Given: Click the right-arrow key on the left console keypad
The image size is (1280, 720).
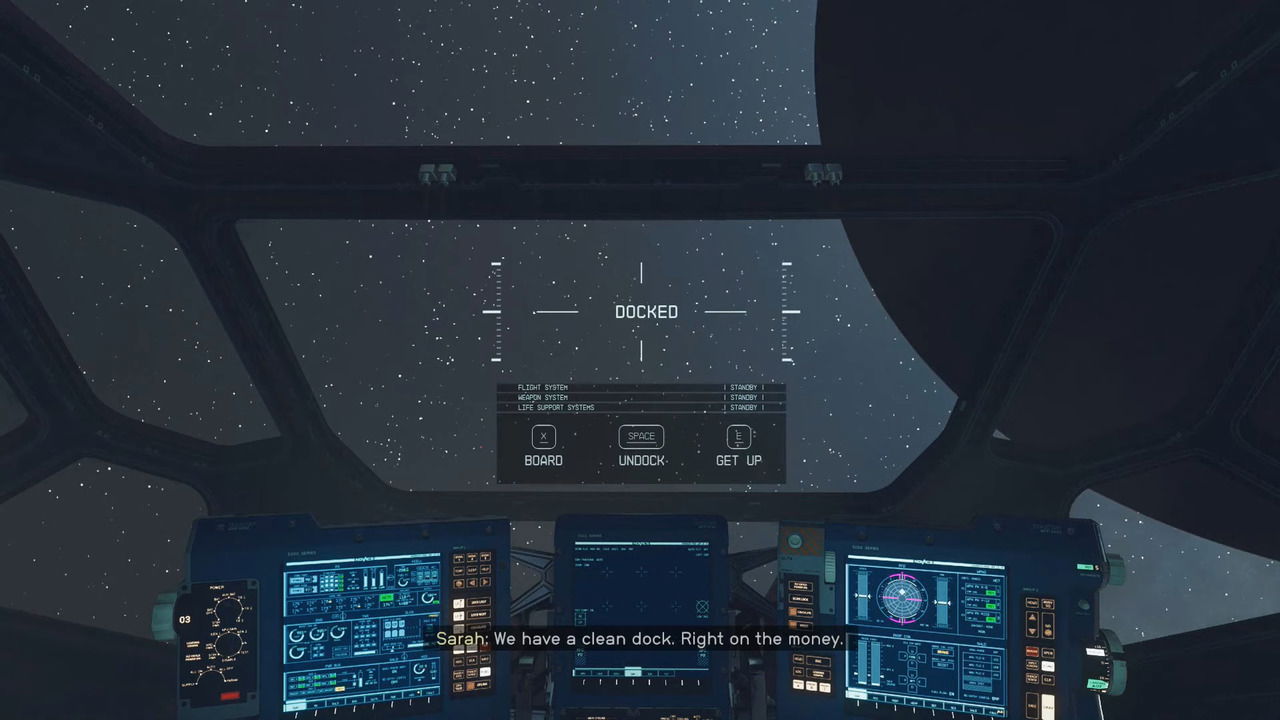Looking at the screenshot, I should pos(483,582).
